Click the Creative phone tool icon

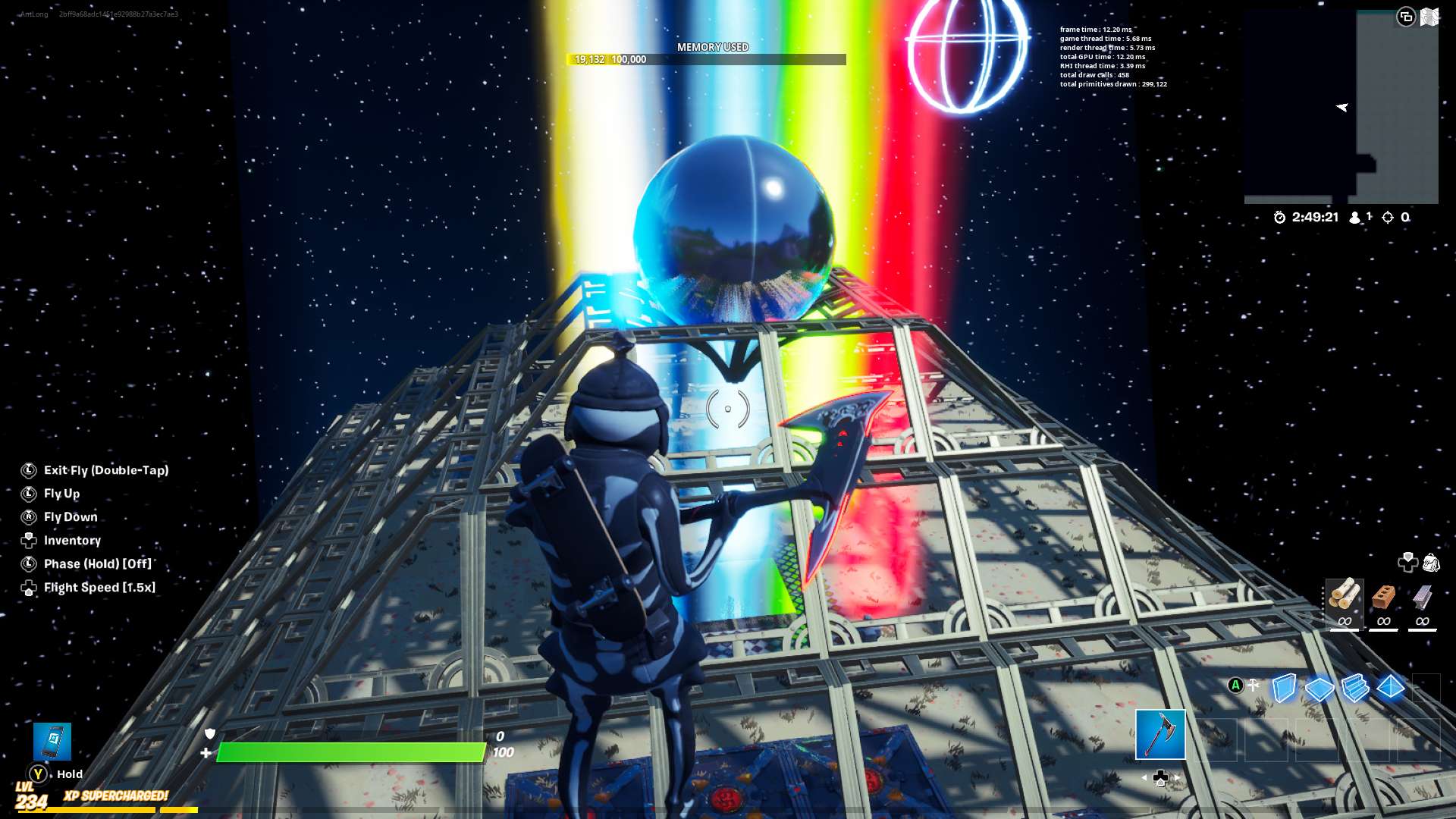coord(52,741)
